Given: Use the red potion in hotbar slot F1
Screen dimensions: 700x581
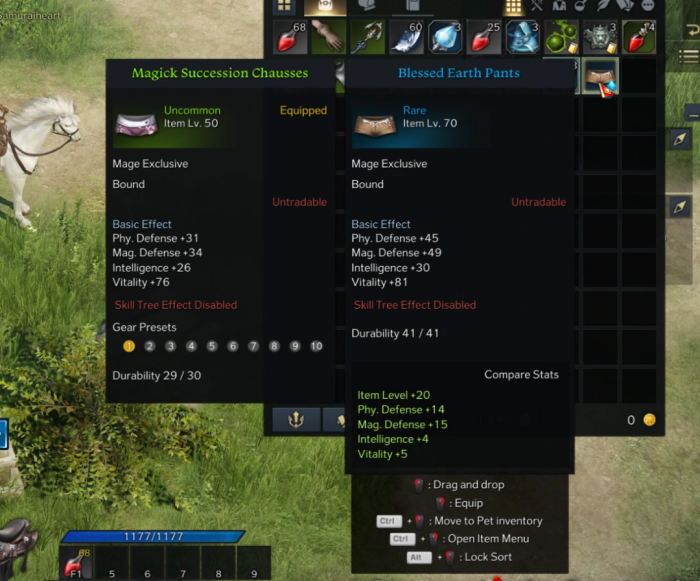Looking at the screenshot, I should [x=75, y=562].
